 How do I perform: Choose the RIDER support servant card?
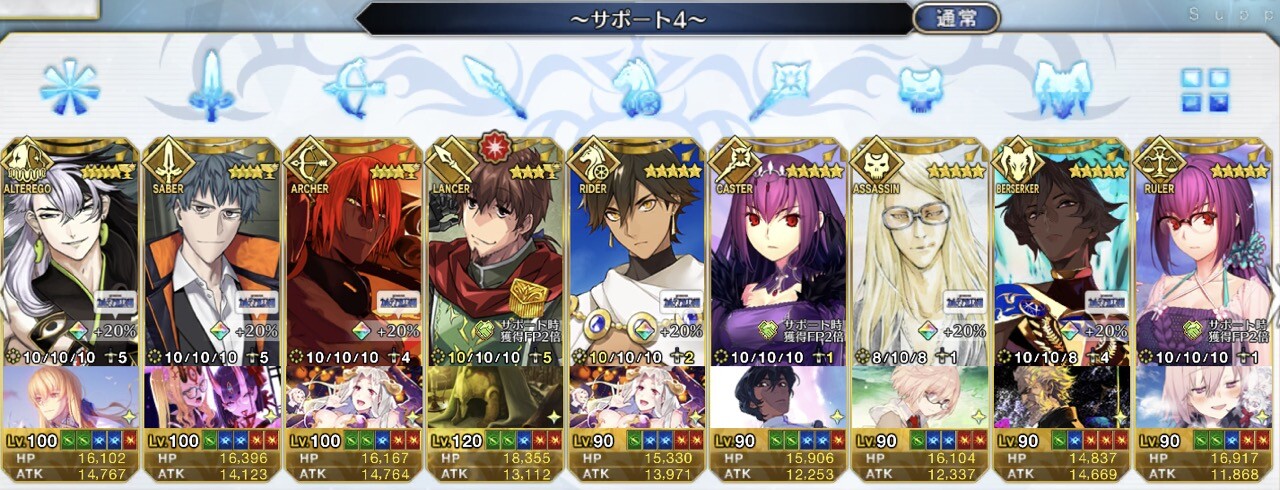click(638, 260)
